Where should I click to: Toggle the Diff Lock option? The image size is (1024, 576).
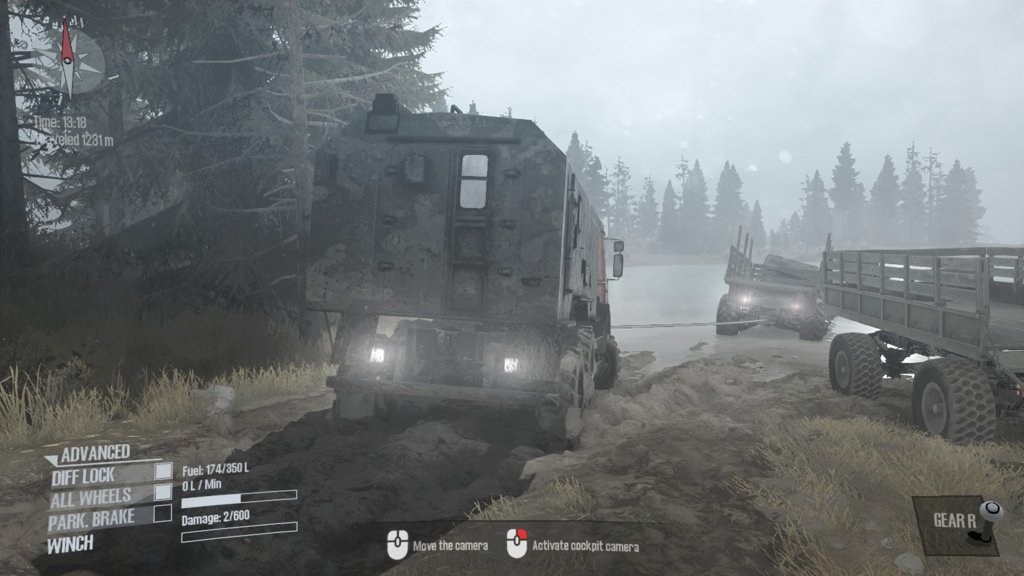point(162,472)
